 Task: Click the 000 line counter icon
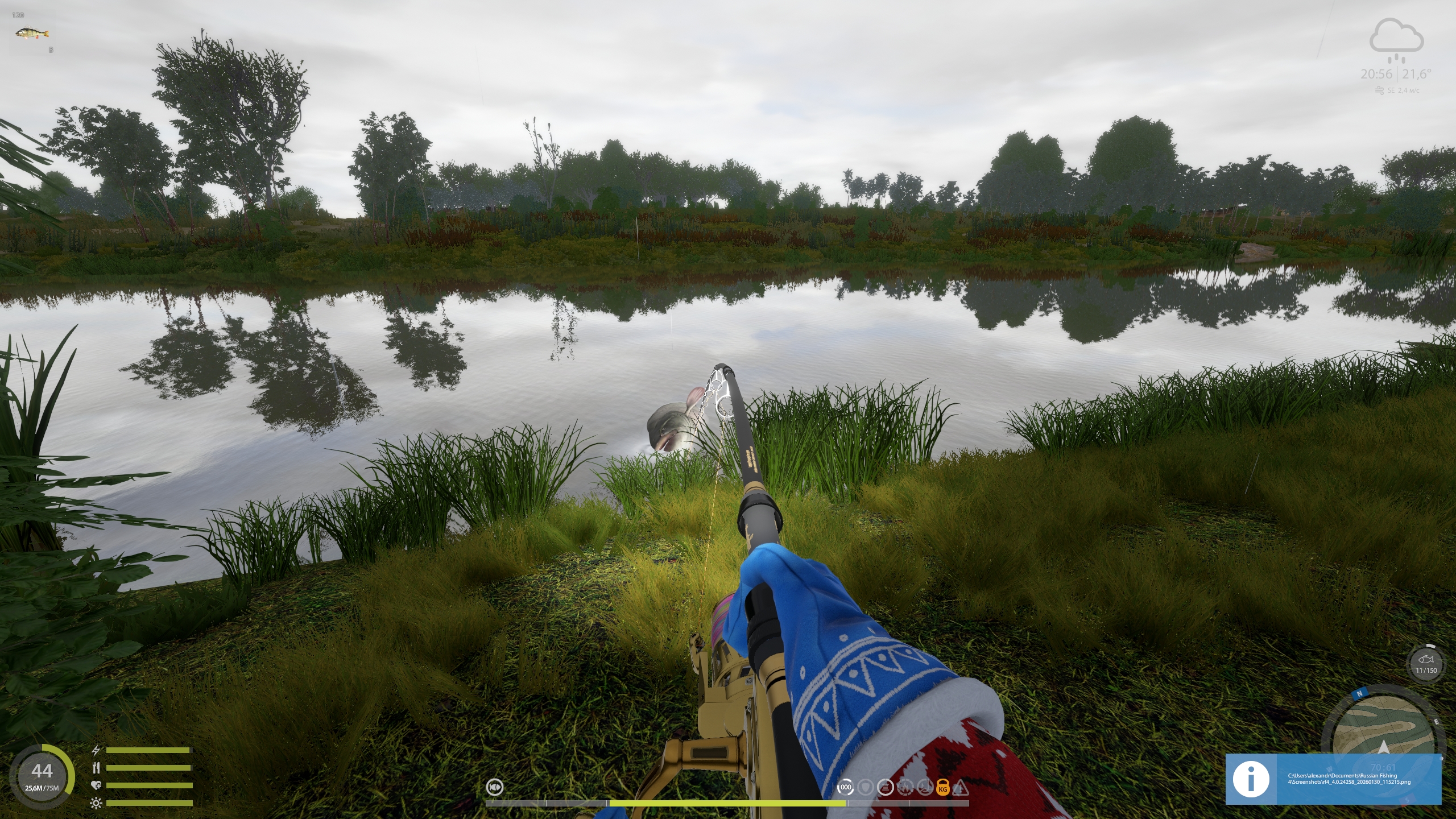tap(846, 788)
